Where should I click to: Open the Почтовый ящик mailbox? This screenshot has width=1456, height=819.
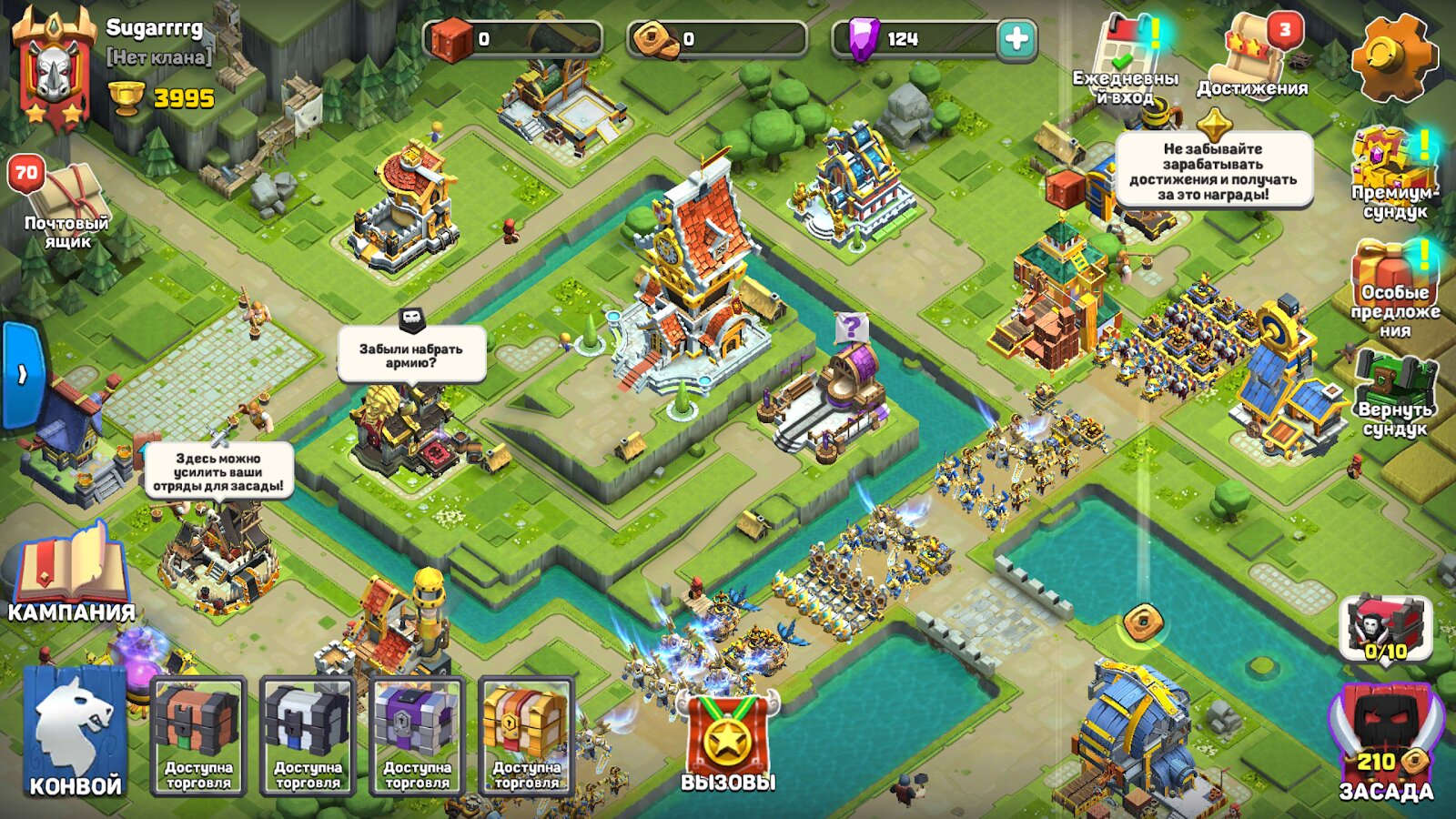tap(64, 205)
